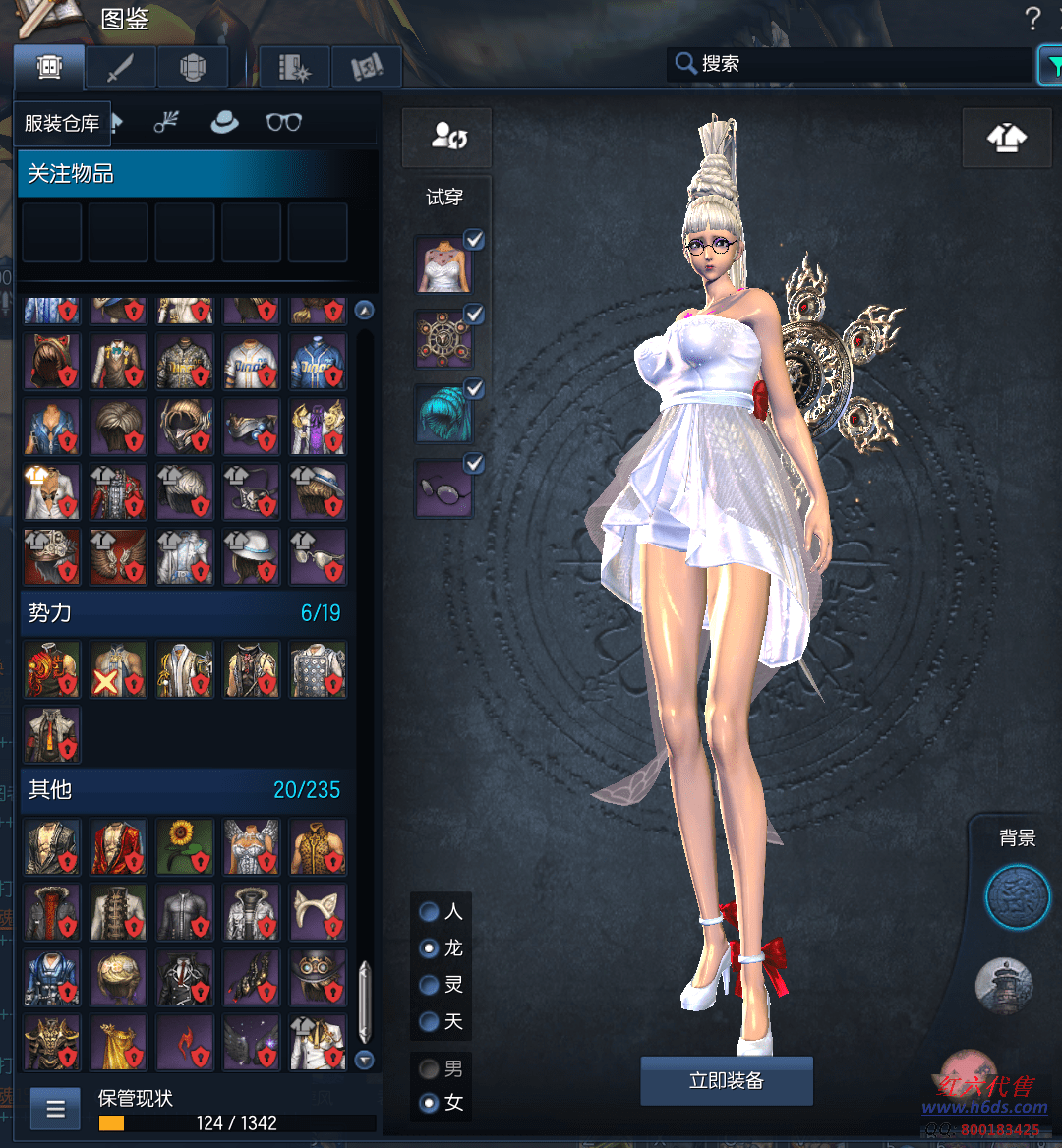Select the sunflower costume item
1062x1148 pixels.
point(185,847)
